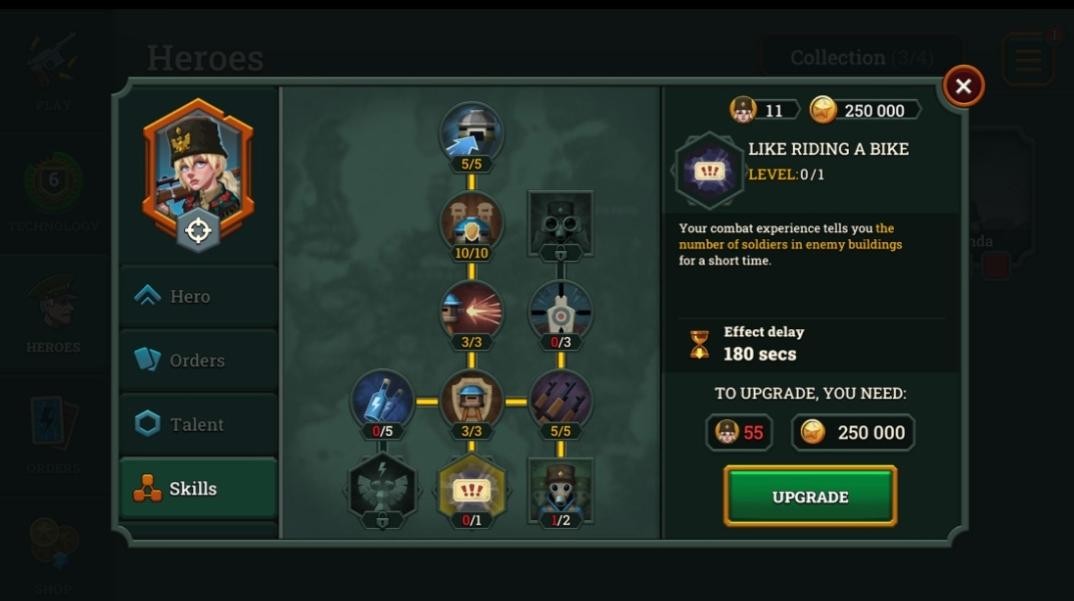Select the helmet skill at 5/5

coord(471,132)
